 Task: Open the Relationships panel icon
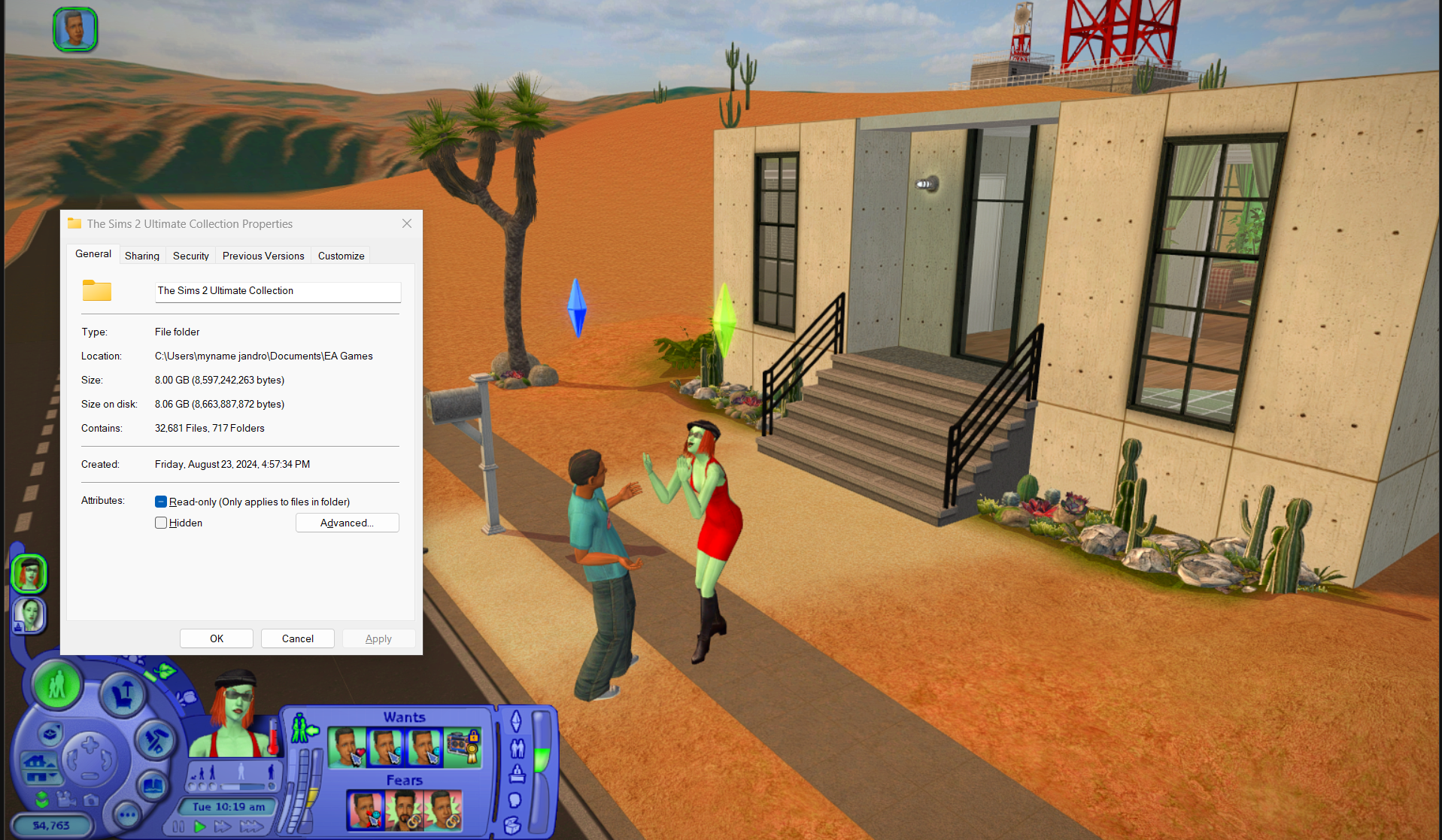(518, 749)
